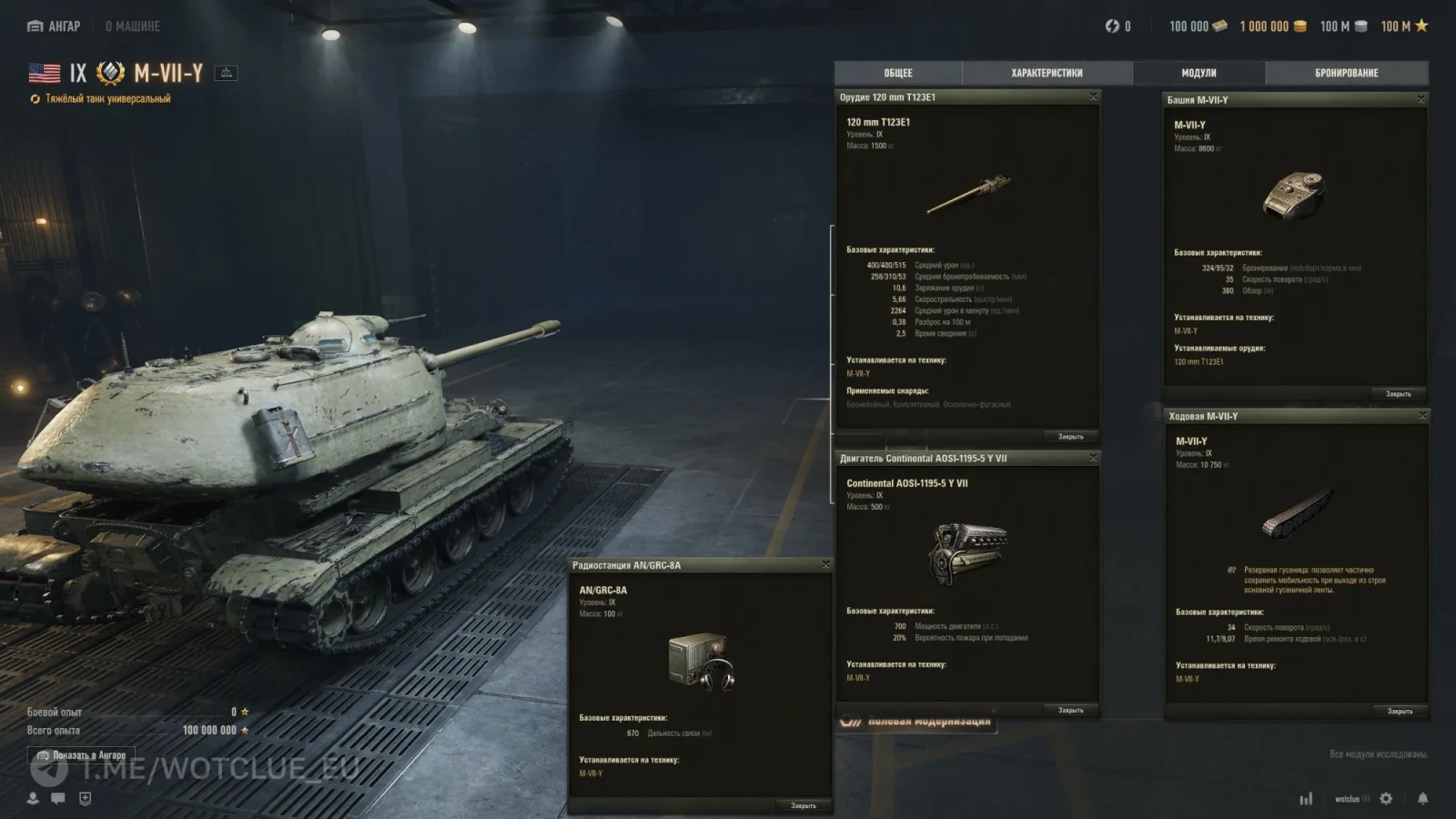Close the Орудие 120 mm T123E1 window with X
This screenshot has width=1456, height=819.
click(1093, 96)
